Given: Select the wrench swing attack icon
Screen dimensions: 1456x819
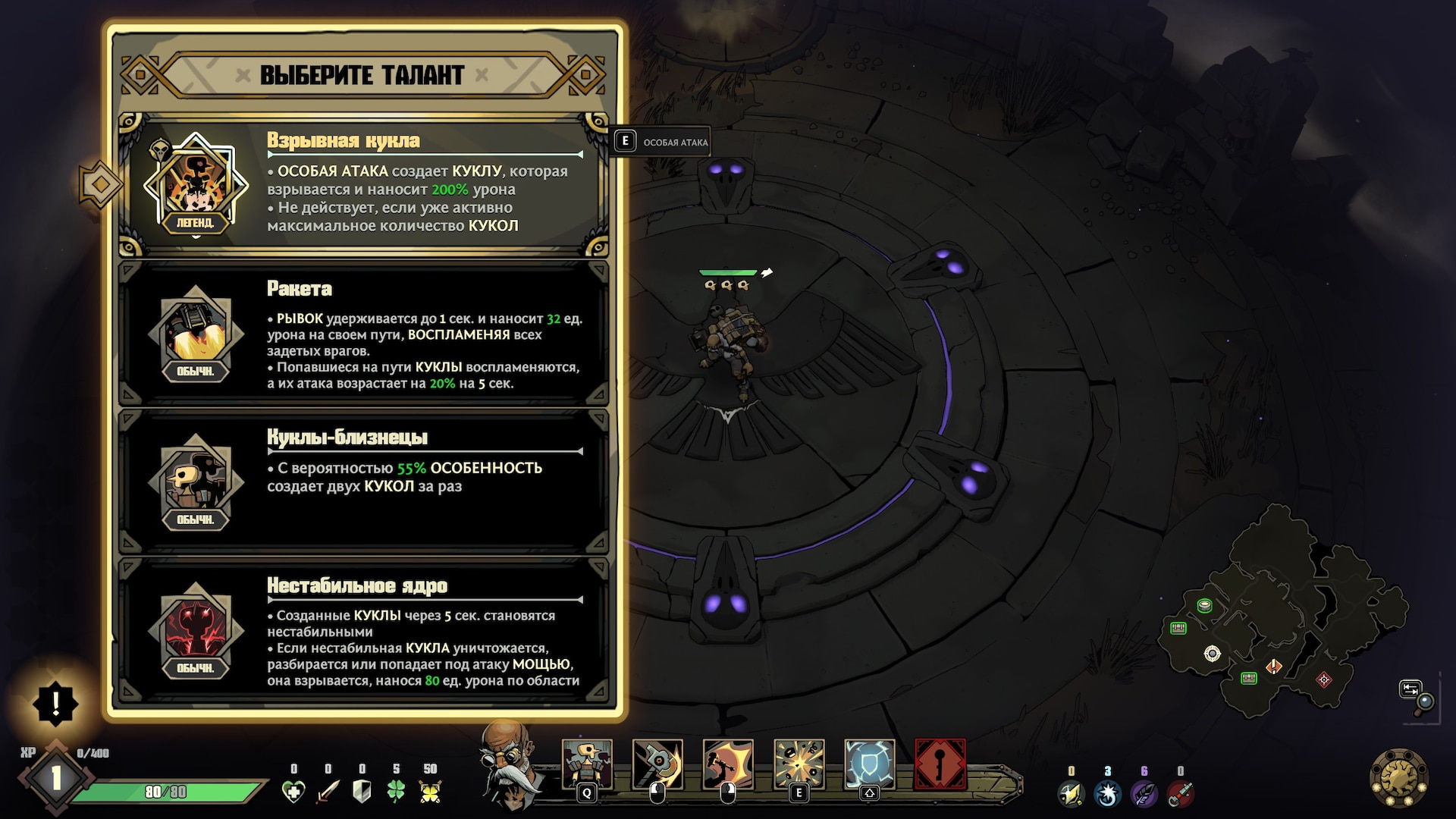Looking at the screenshot, I should 657,764.
